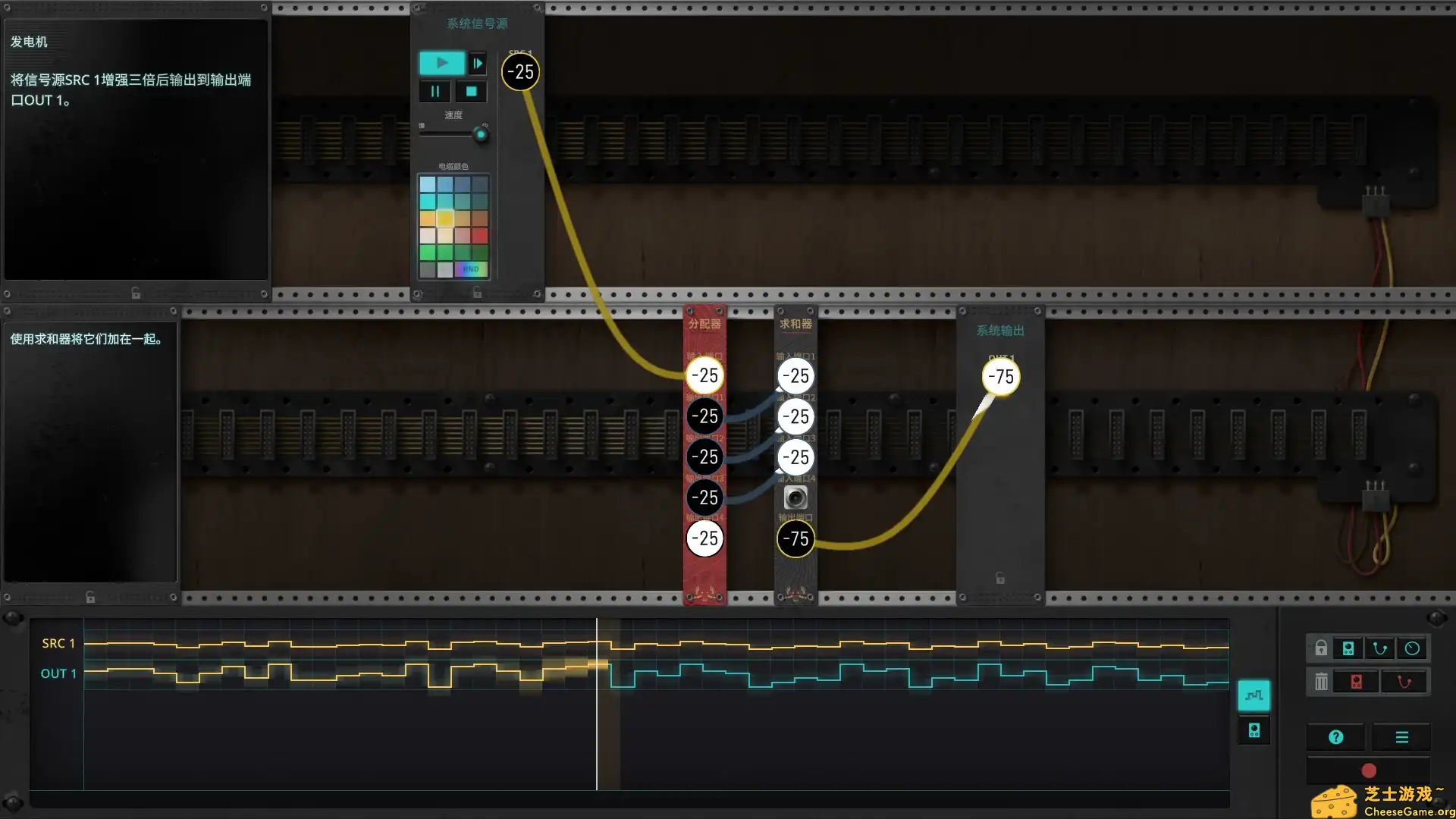
Task: Click the trash deletion icon in right panel
Action: pyautogui.click(x=1321, y=682)
